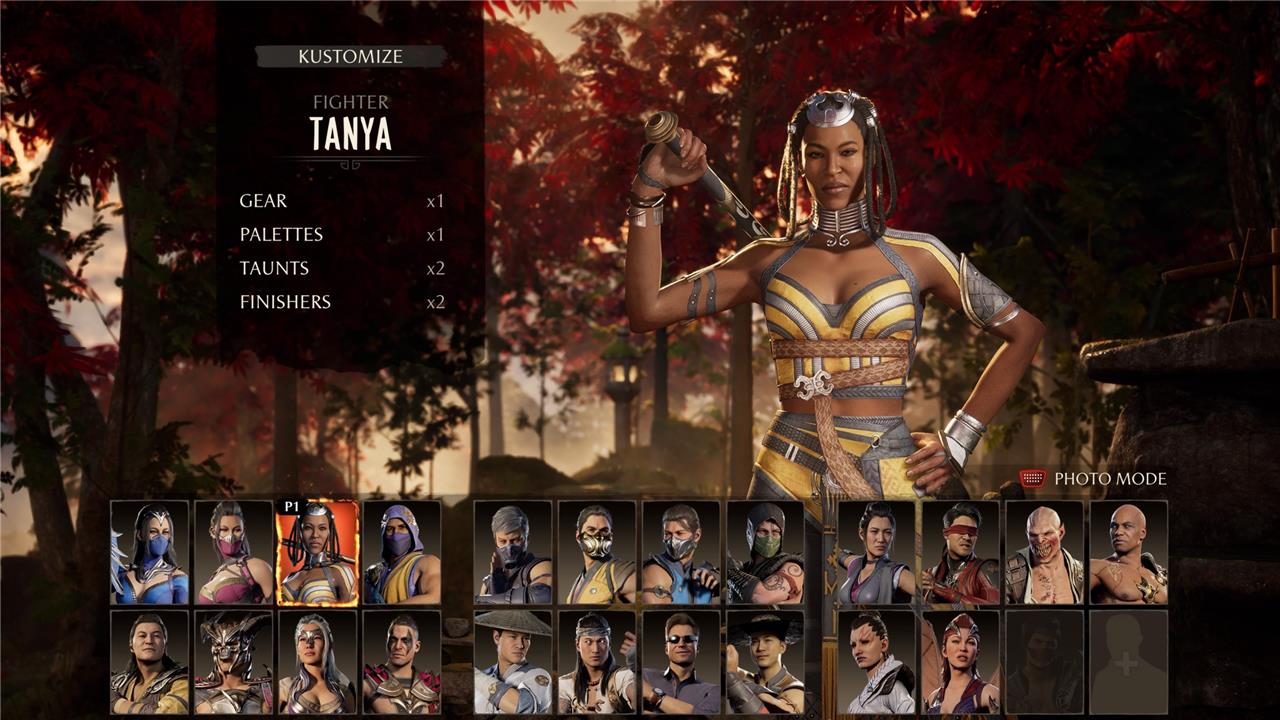
Task: Choose Sub-Zero's blue ninja portrait
Action: pyautogui.click(x=681, y=553)
